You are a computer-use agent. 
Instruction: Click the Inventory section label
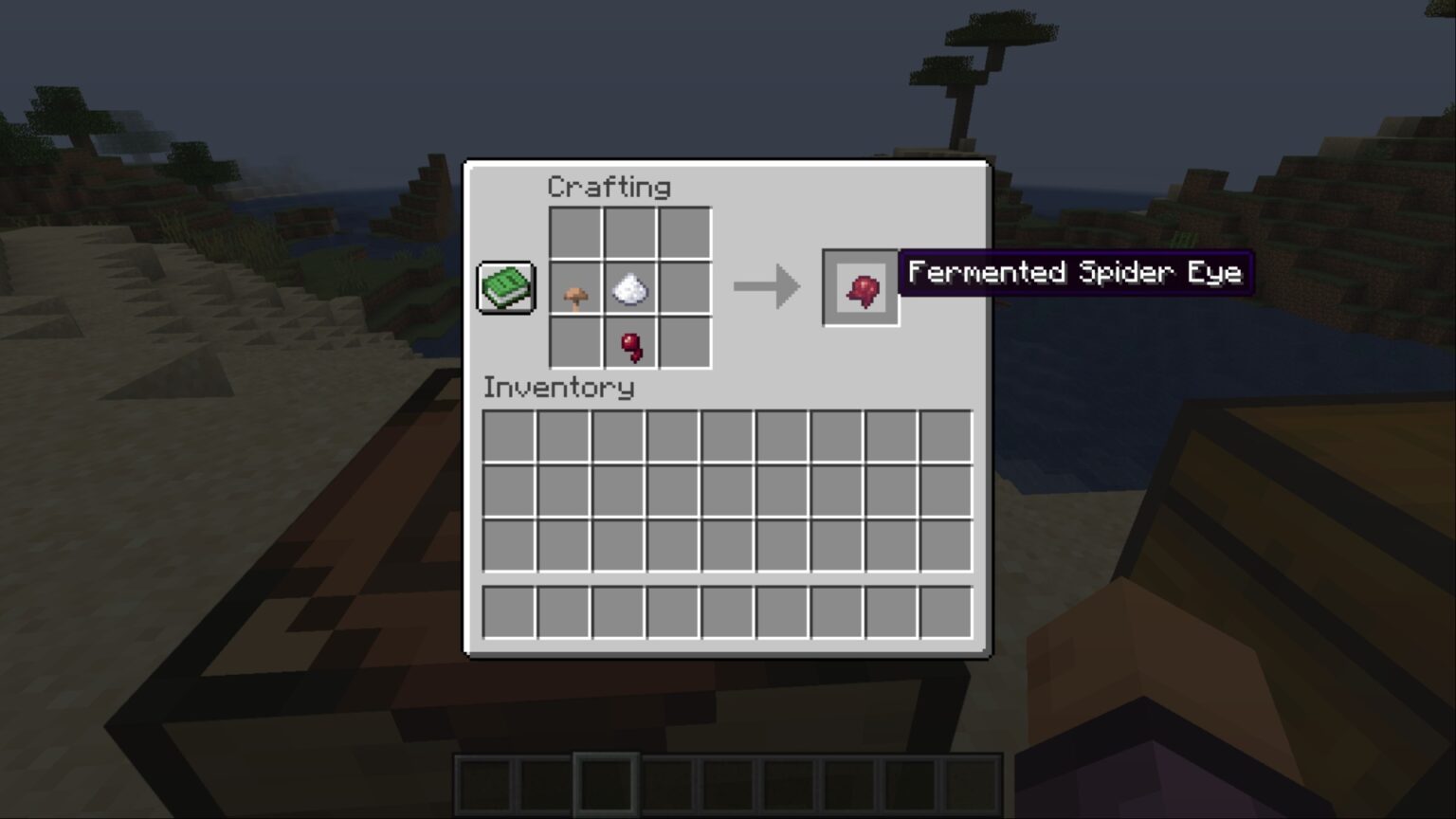(x=559, y=387)
